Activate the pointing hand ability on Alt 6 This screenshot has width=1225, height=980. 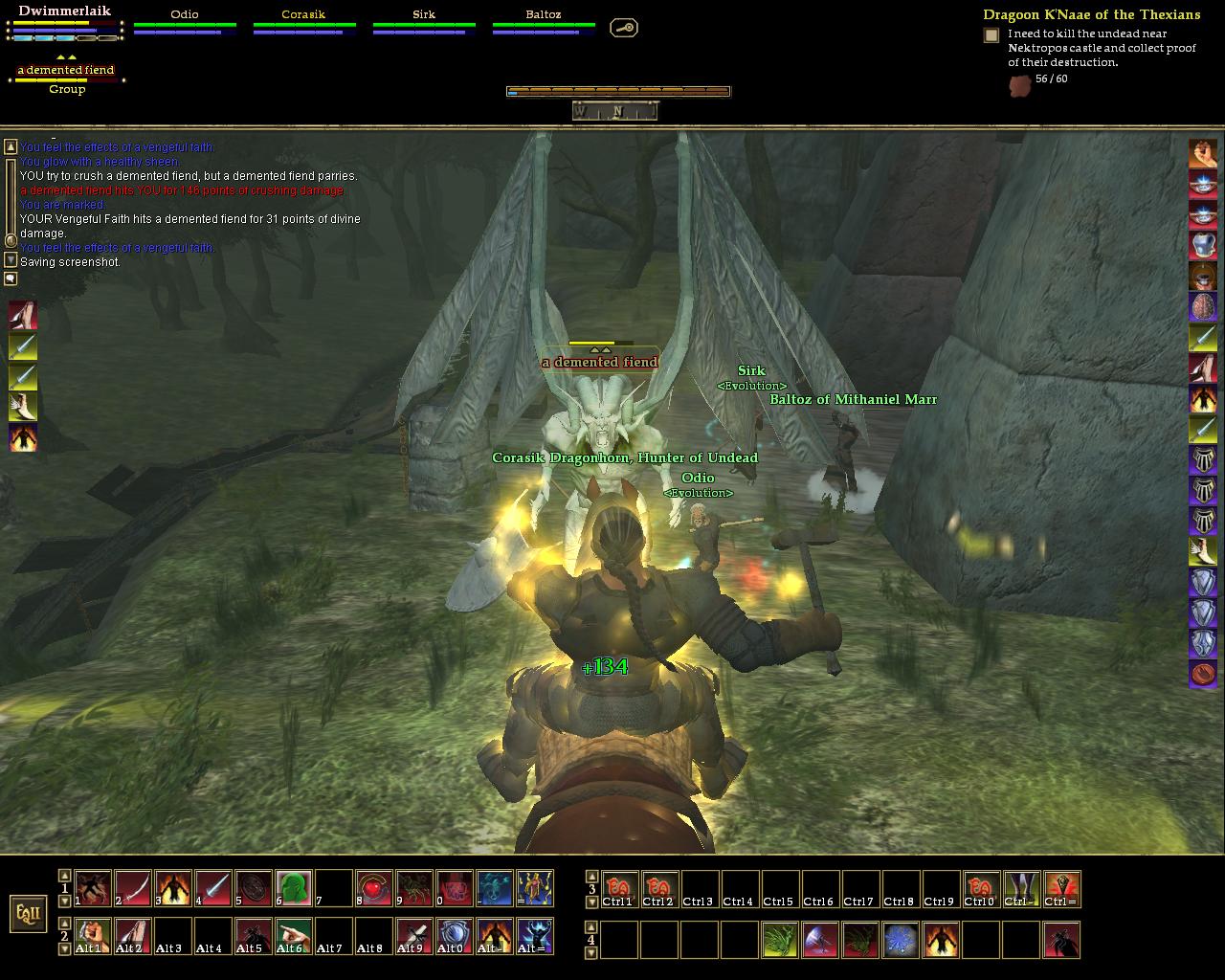(294, 937)
